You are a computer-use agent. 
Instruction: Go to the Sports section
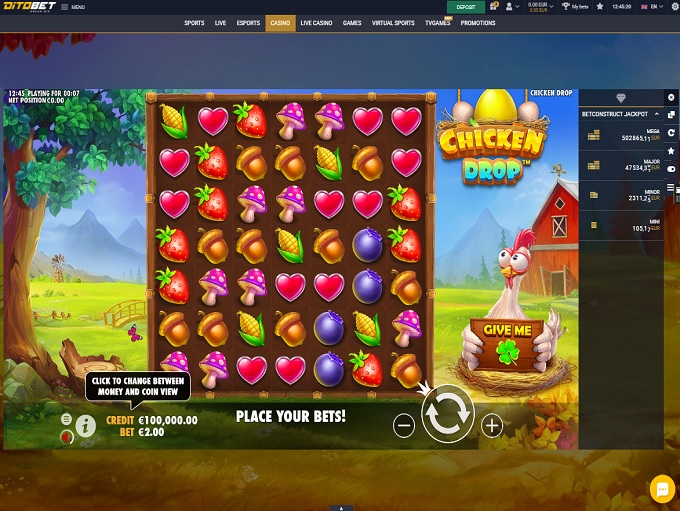click(x=194, y=22)
